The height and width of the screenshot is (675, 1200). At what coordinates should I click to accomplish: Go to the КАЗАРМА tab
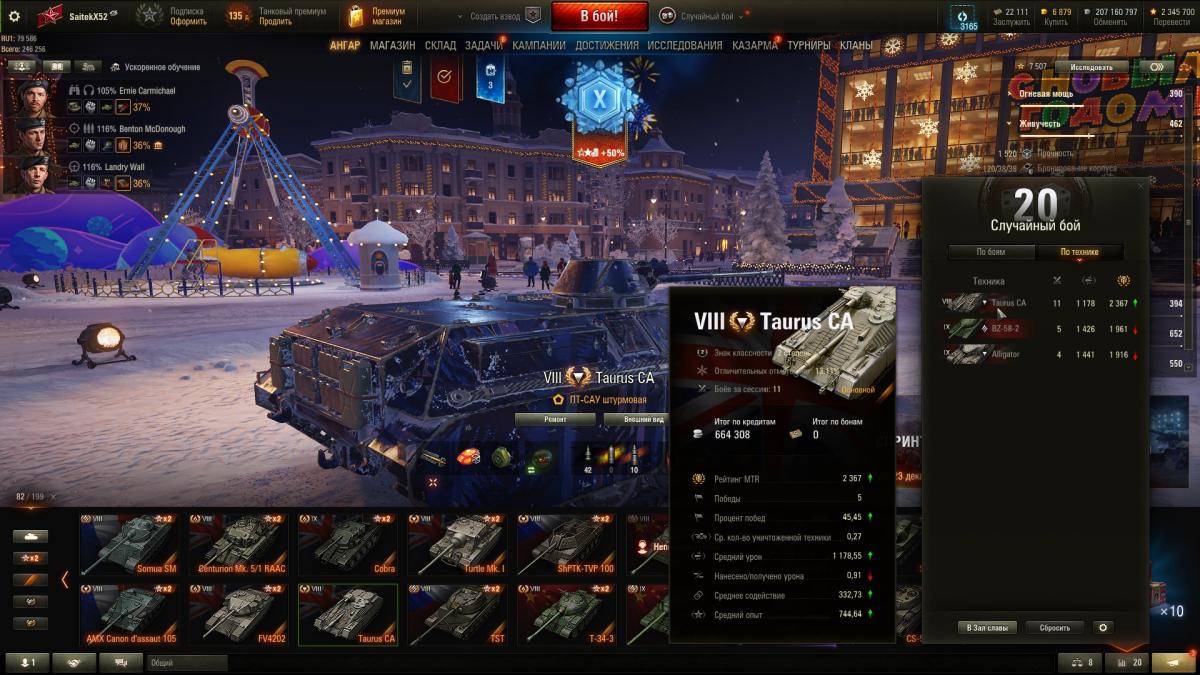[754, 45]
